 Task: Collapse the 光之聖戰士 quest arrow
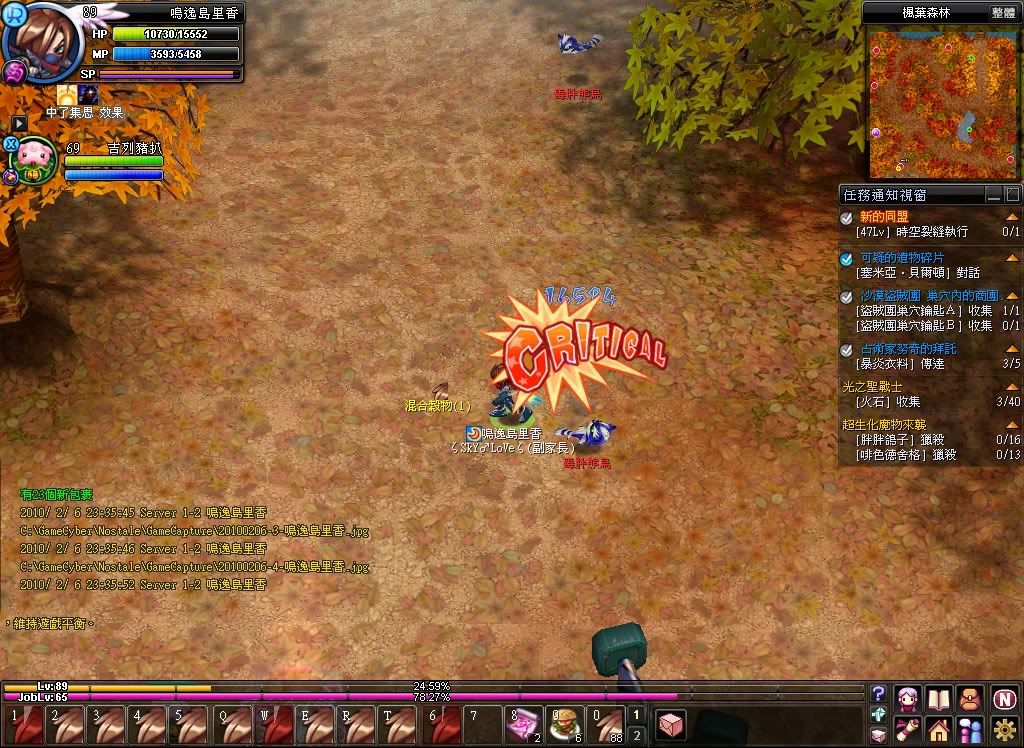[1012, 385]
